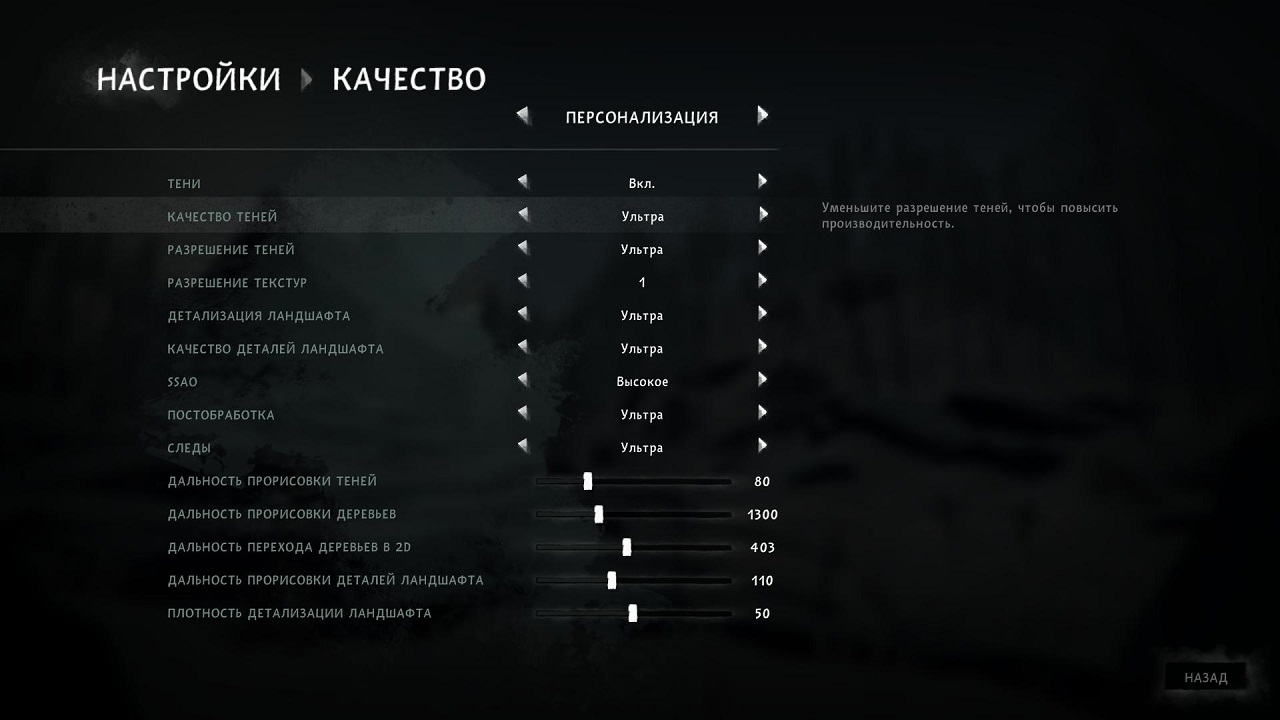Click the Дальность прорисовки теней slider handle
The width and height of the screenshot is (1280, 720).
point(588,481)
